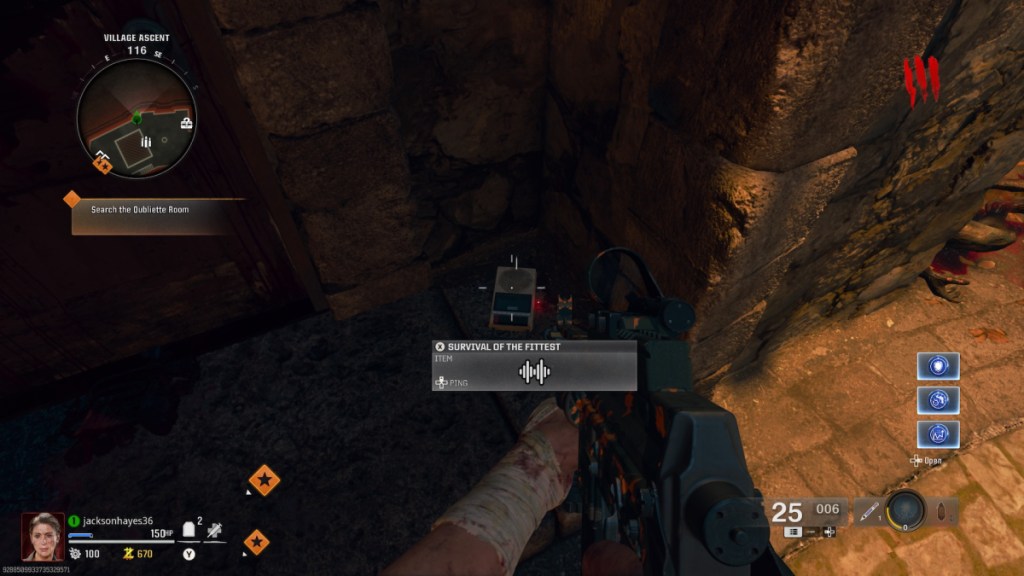Select the self-revive syringe icon
This screenshot has height=576, width=1024.
[215, 532]
